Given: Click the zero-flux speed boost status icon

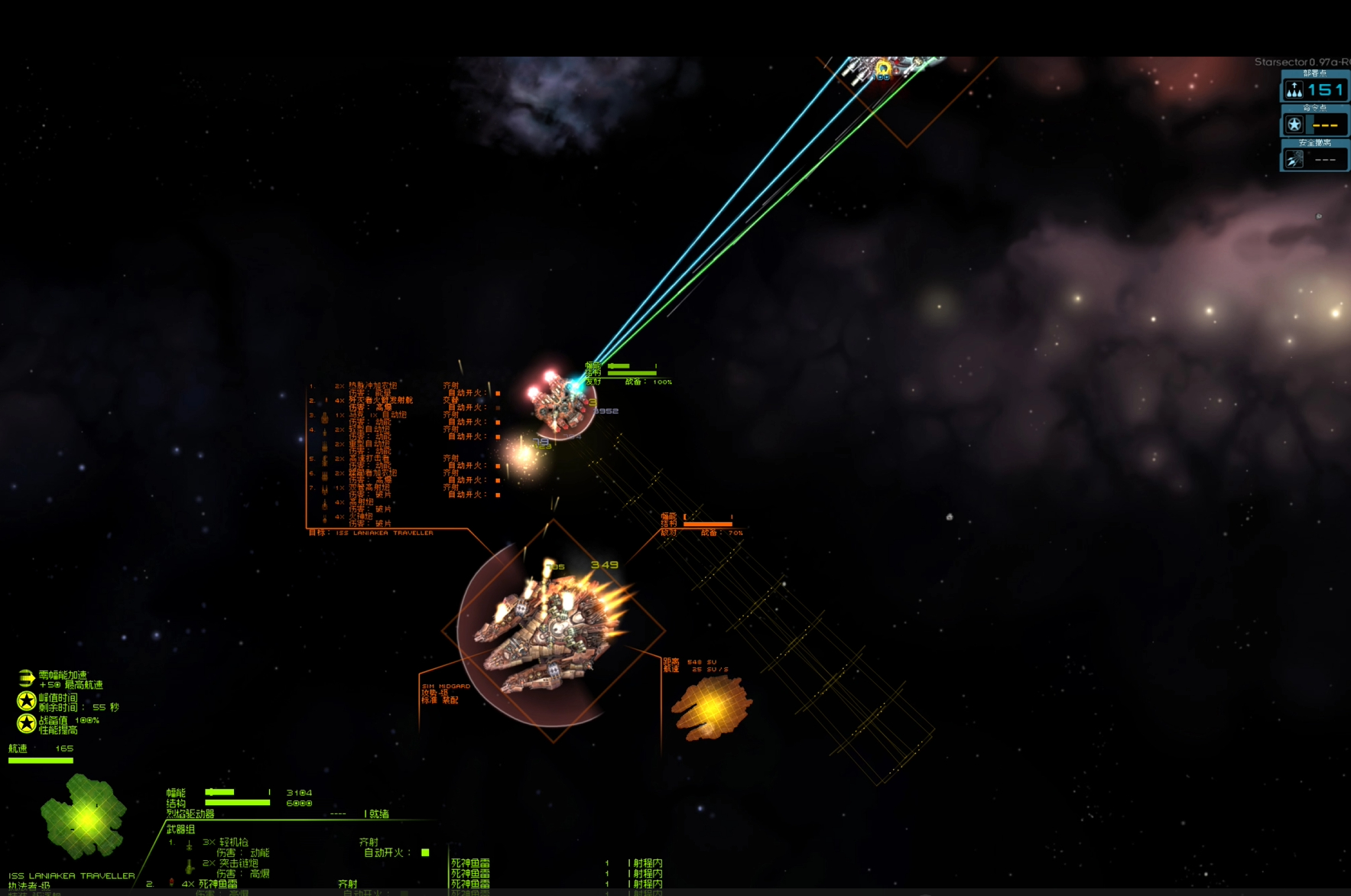Looking at the screenshot, I should (x=26, y=678).
